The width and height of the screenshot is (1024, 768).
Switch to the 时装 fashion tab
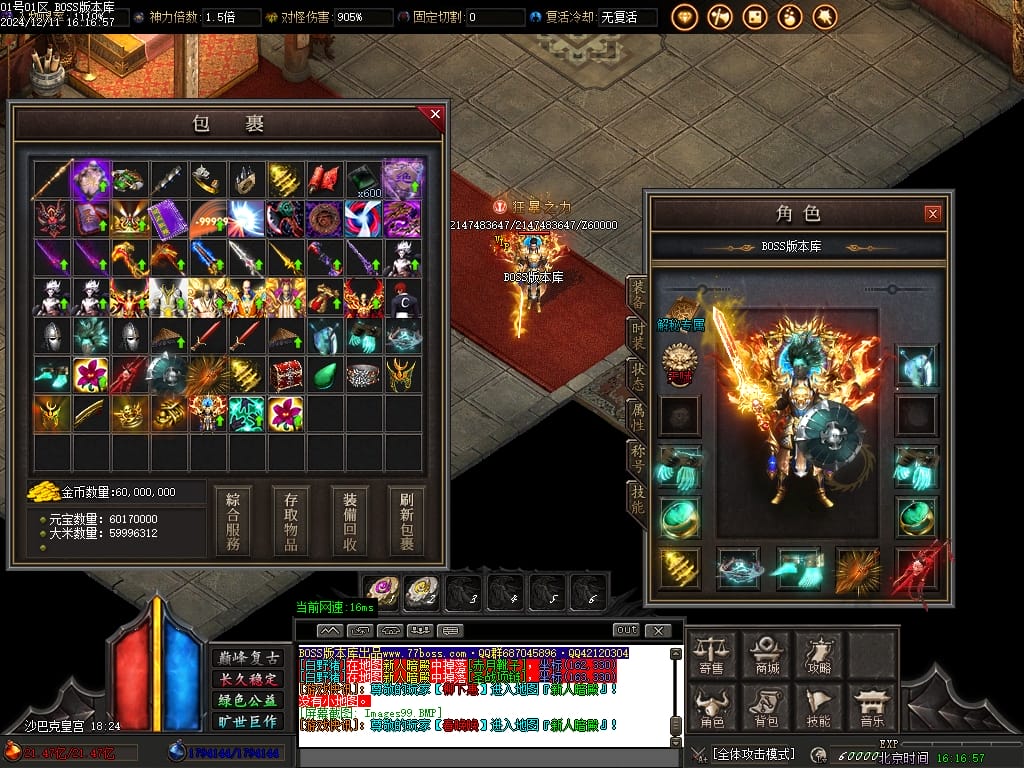[637, 335]
